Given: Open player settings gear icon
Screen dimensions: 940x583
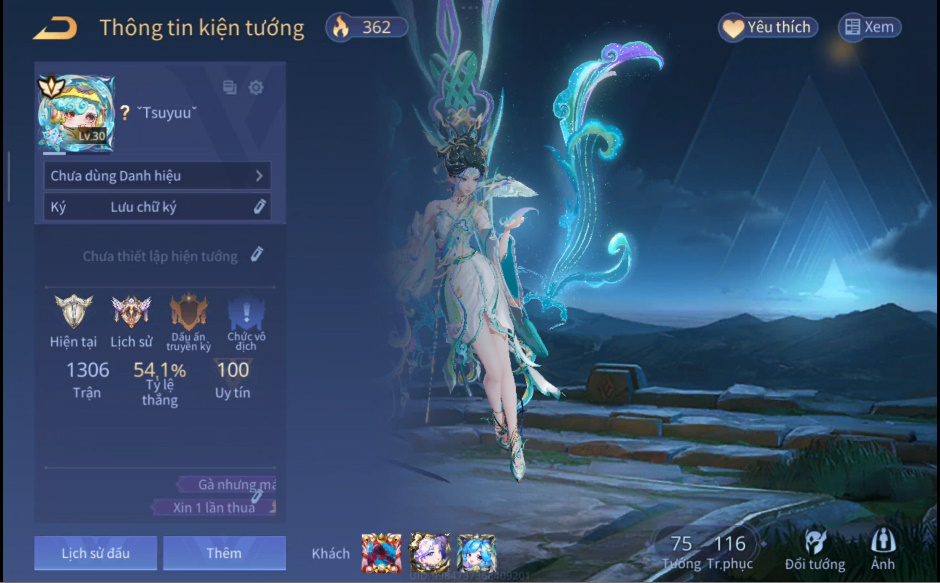Looking at the screenshot, I should [256, 88].
